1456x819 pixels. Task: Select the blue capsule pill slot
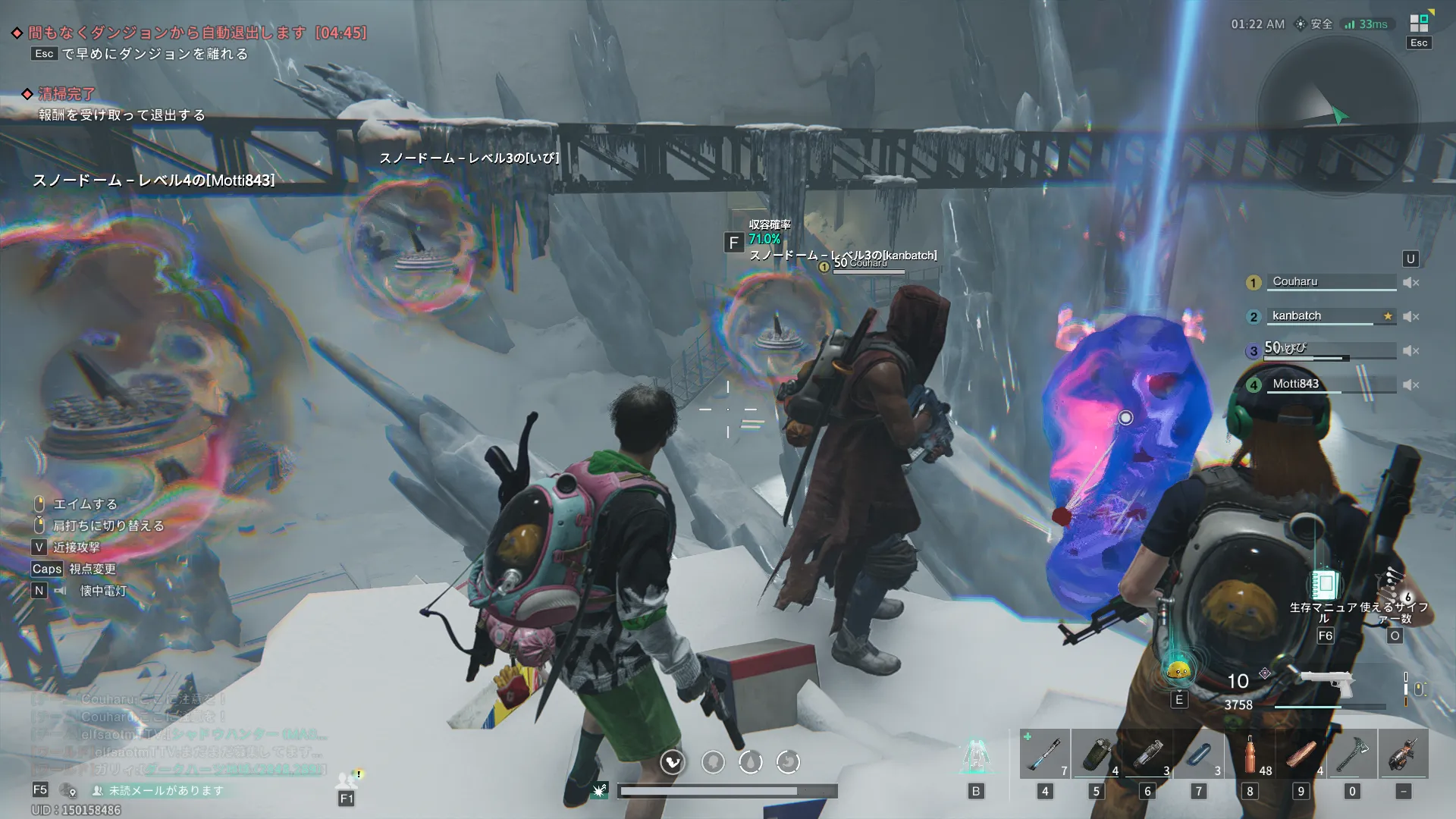(1198, 754)
